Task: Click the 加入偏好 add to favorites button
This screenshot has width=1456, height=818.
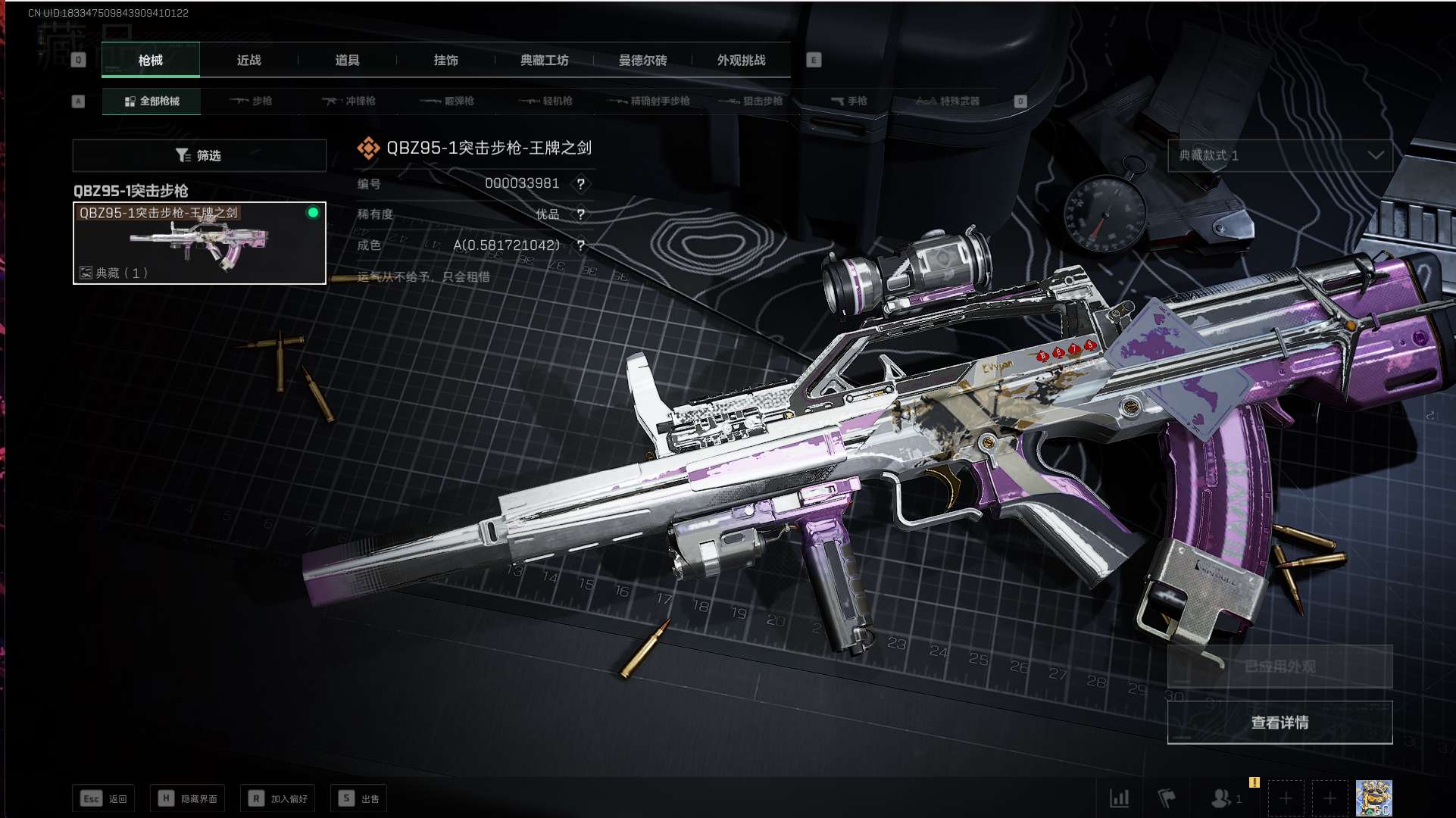Action: click(278, 798)
